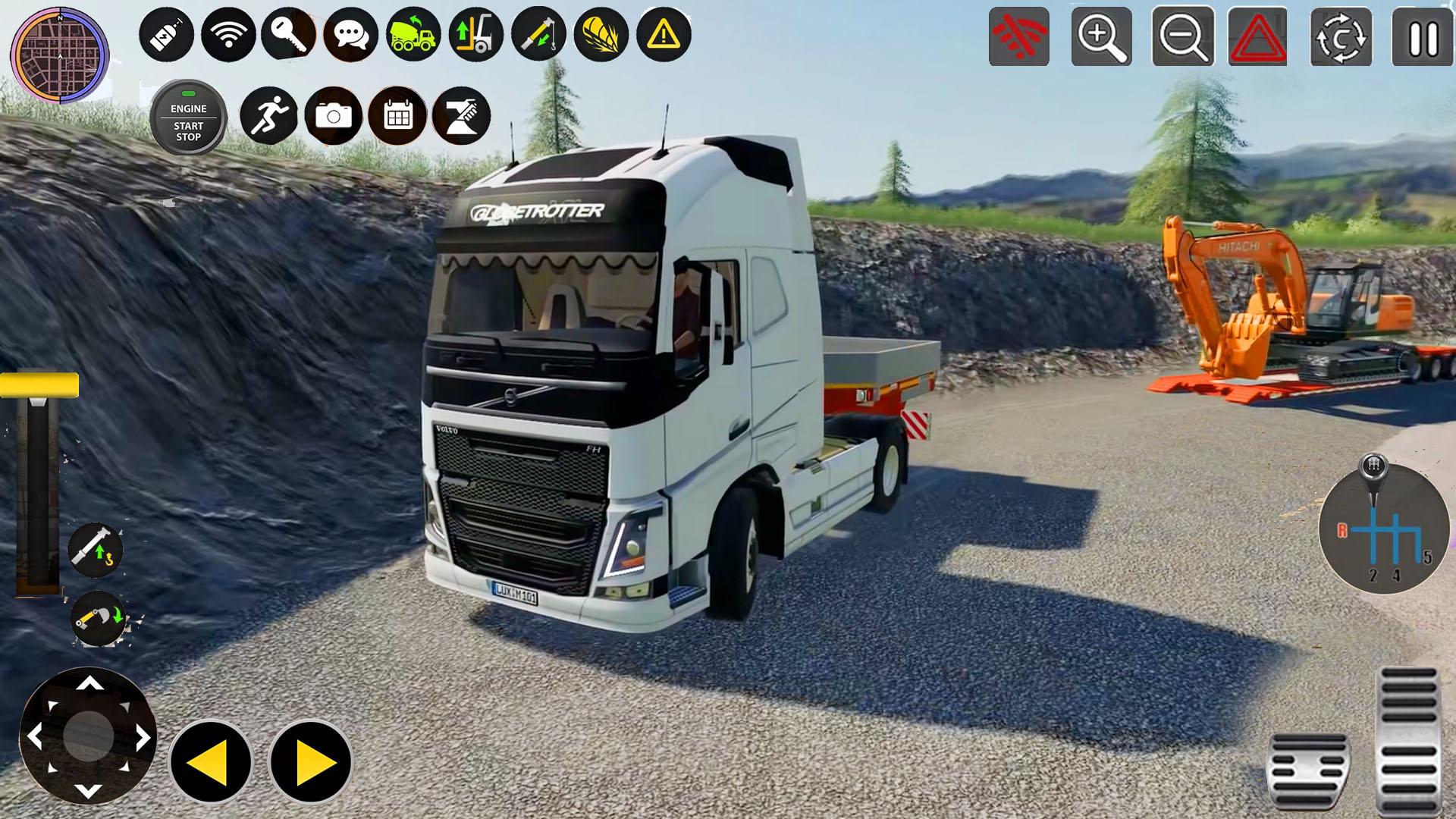Open the calendar icon

click(x=397, y=115)
